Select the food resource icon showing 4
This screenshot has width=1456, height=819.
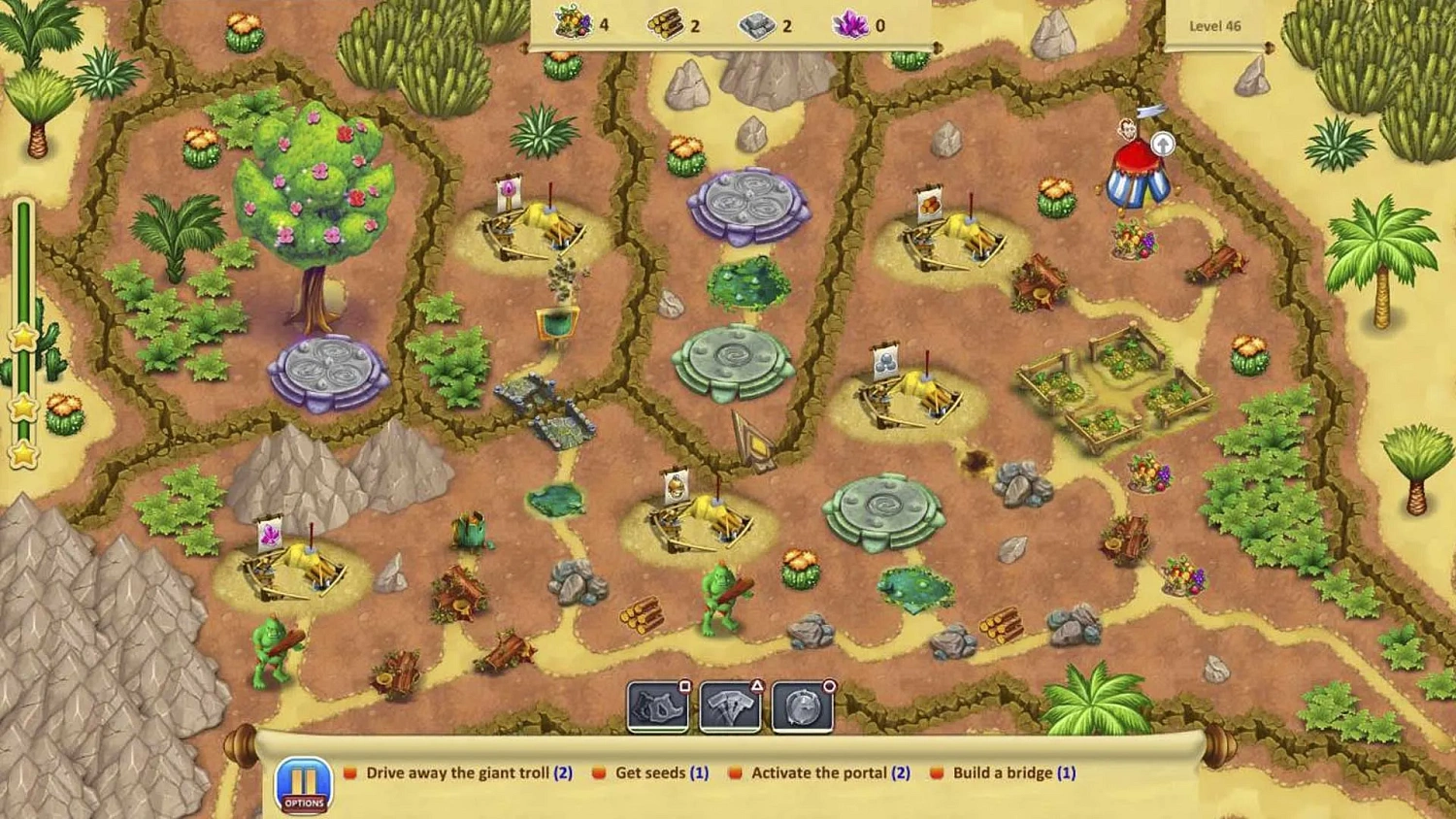[573, 24]
